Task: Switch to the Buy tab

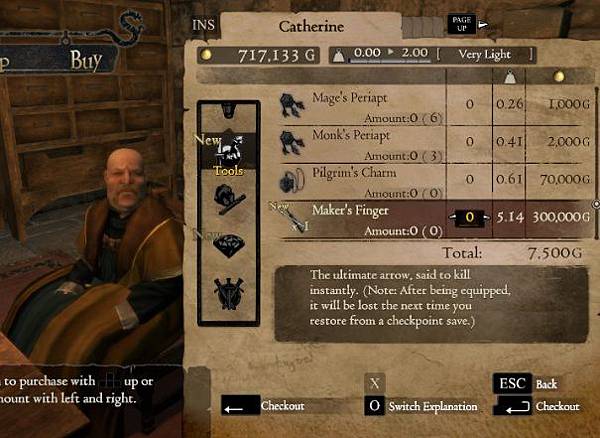Action: pos(86,60)
